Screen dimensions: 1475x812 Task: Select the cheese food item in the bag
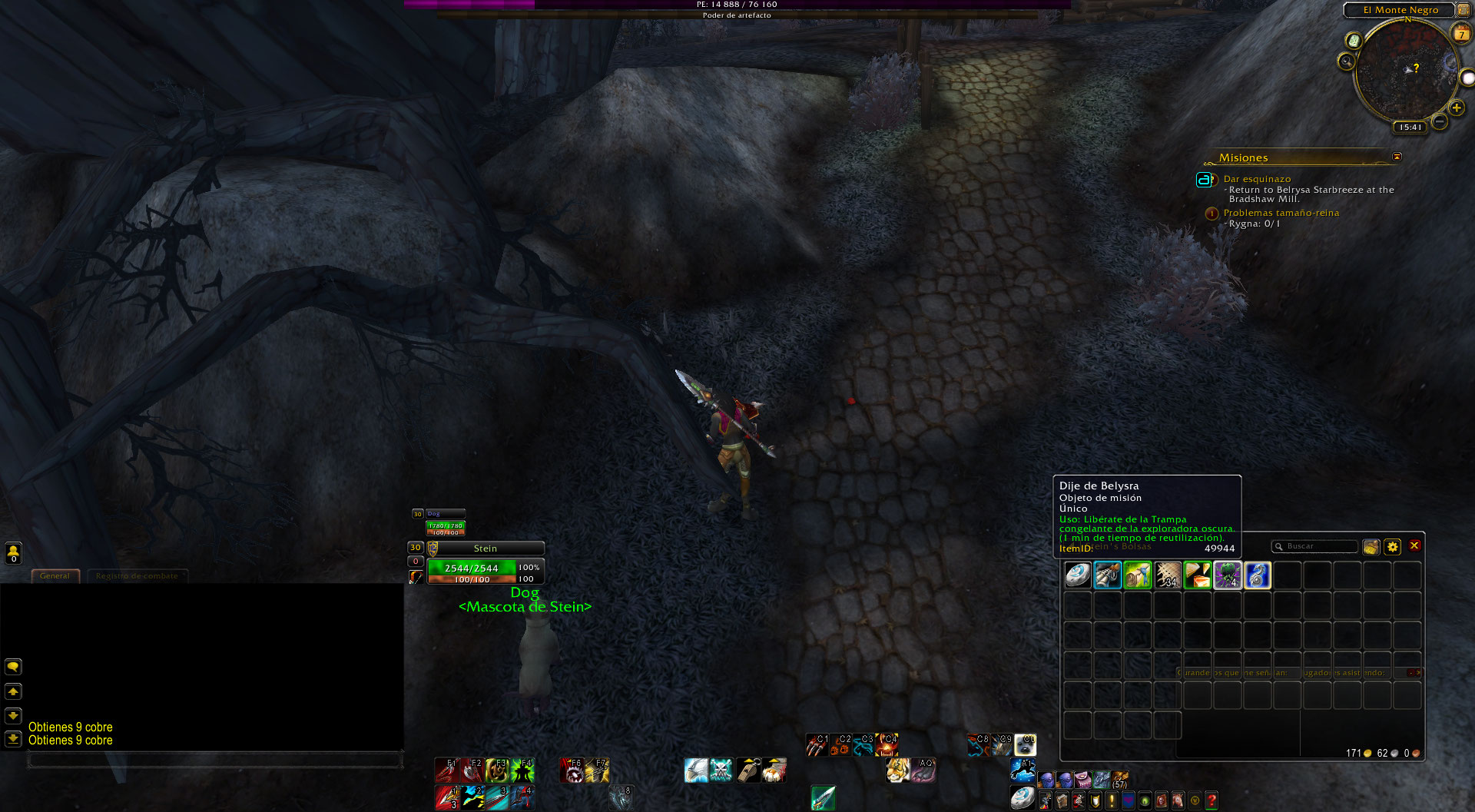[1198, 575]
